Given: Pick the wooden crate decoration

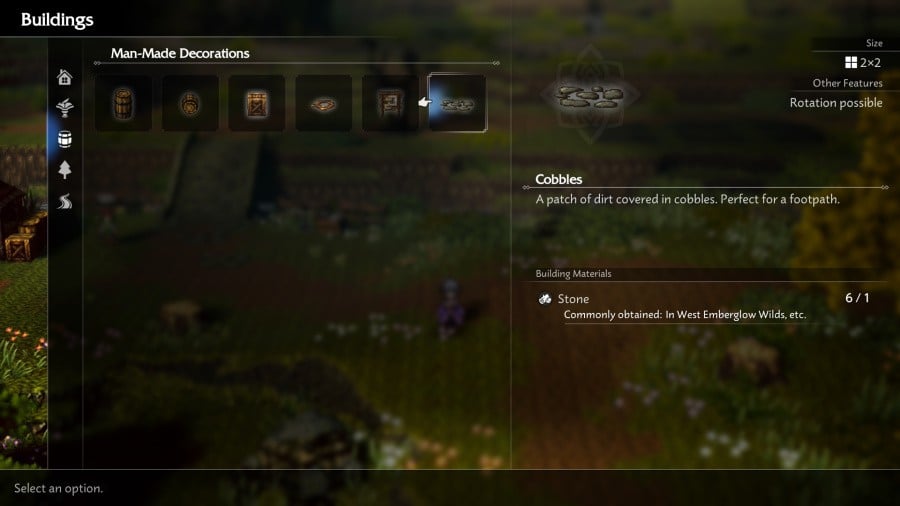Looking at the screenshot, I should 257,103.
